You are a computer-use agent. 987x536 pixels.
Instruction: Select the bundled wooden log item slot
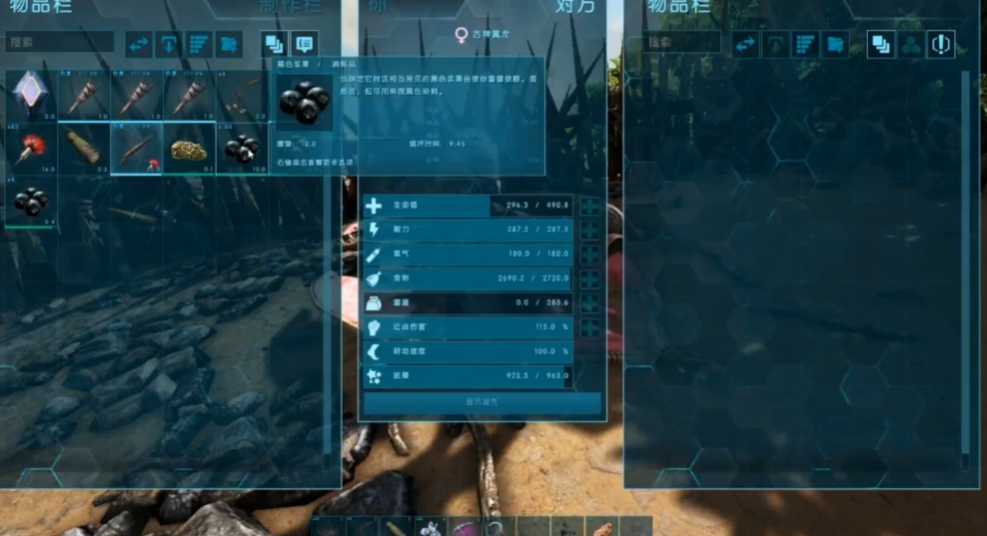(83, 148)
